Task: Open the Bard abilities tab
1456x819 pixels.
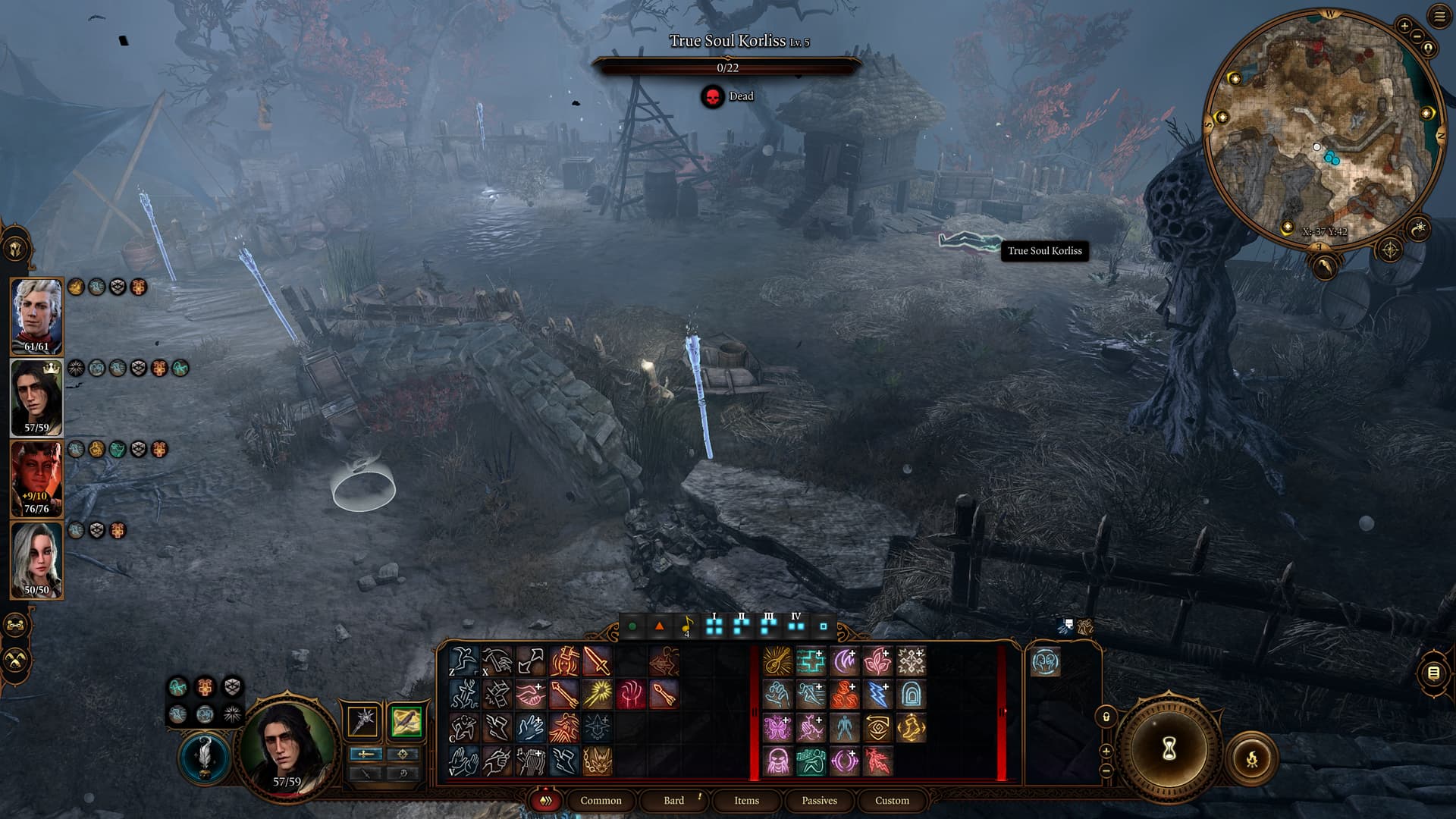Action: point(673,800)
